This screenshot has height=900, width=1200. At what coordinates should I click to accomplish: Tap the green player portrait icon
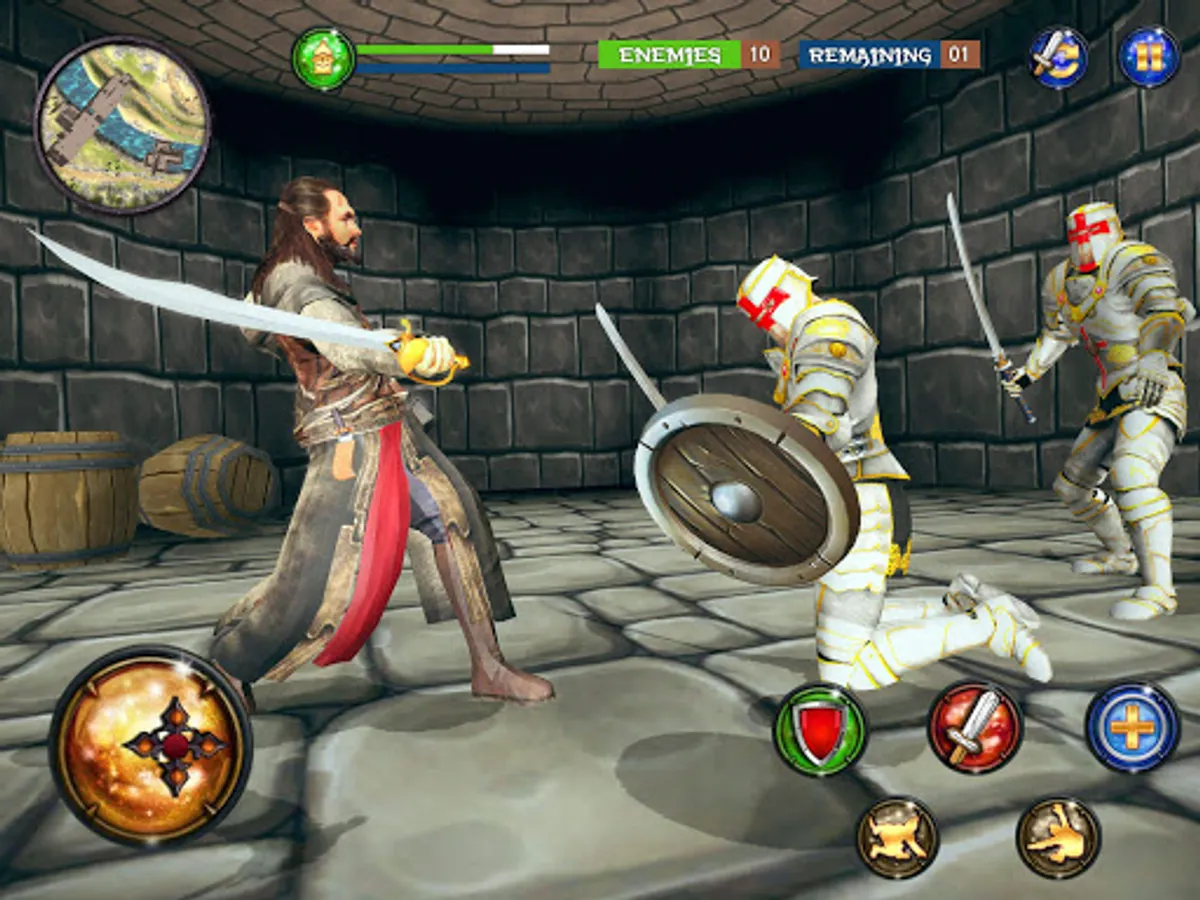click(323, 59)
